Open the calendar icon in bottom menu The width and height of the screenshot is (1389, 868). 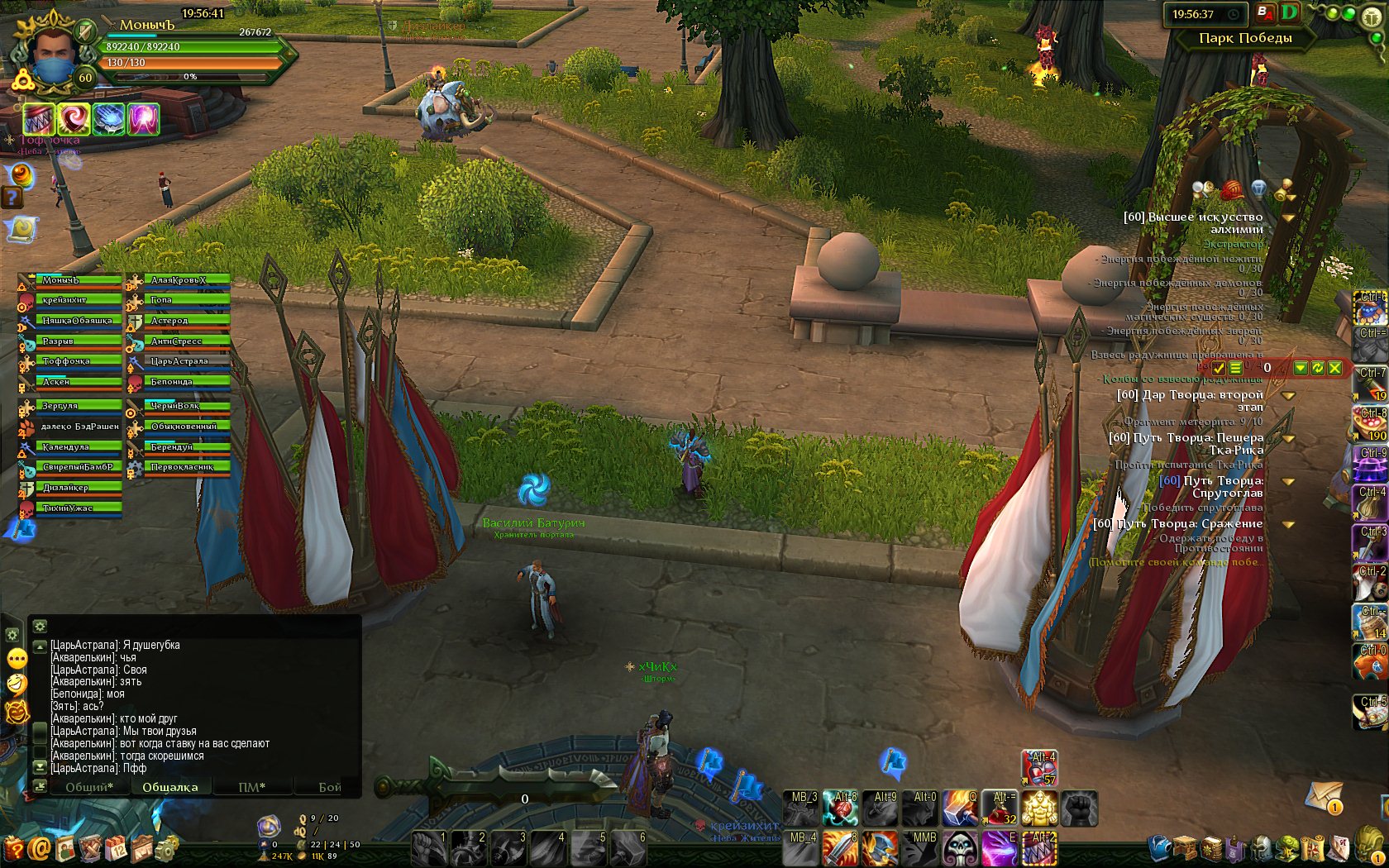[x=117, y=848]
